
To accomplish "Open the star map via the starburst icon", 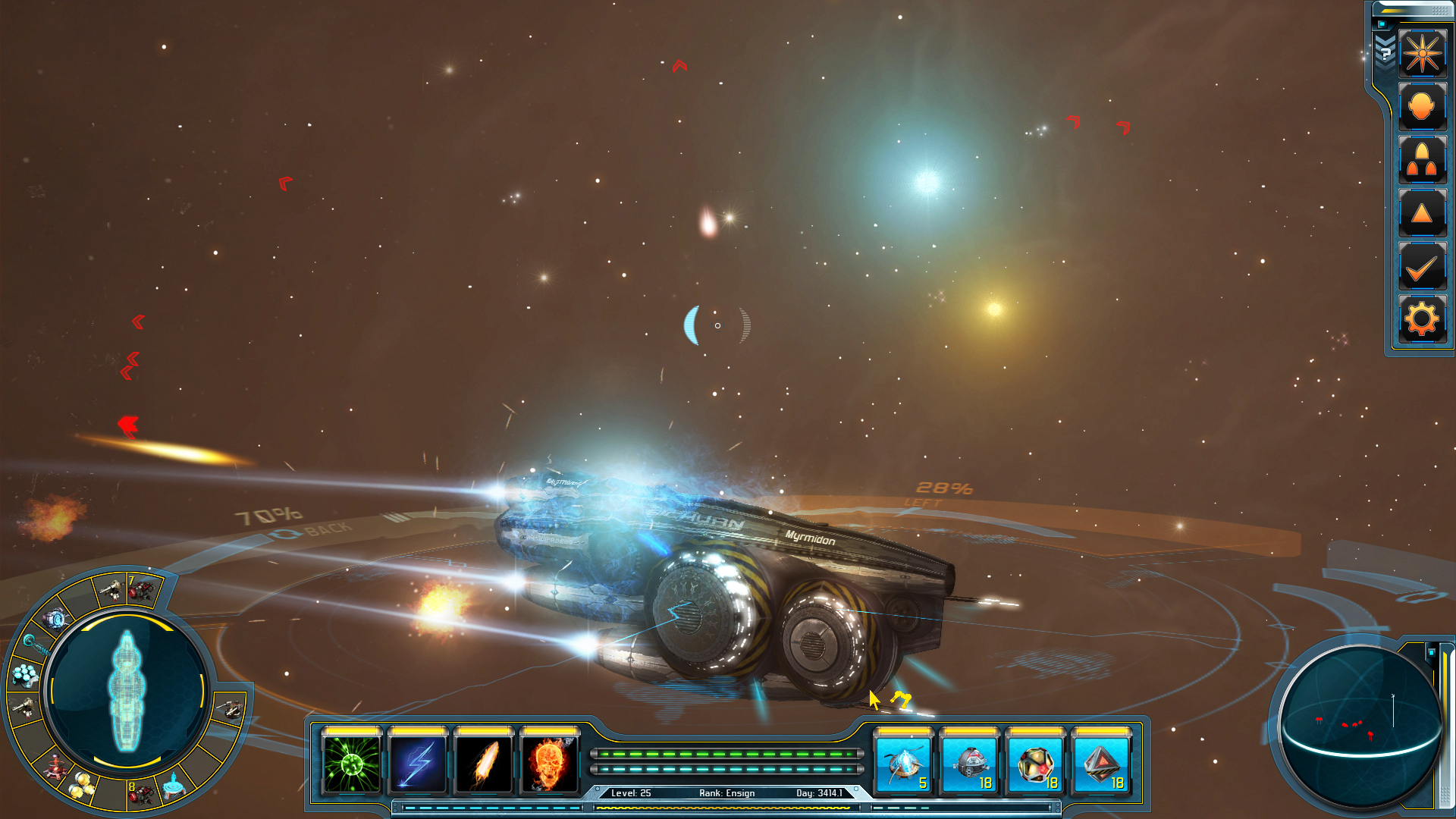I will point(1423,53).
